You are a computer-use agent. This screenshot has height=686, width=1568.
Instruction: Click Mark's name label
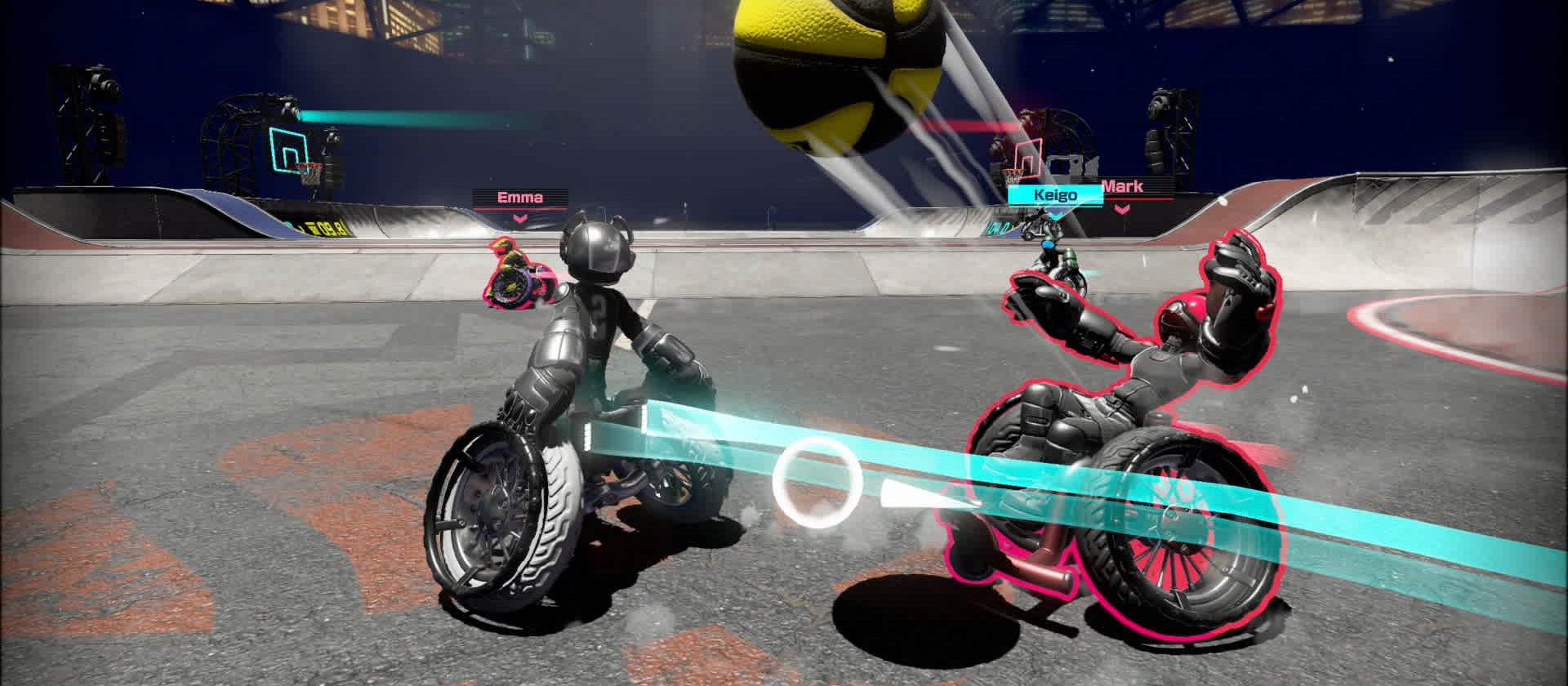click(x=1122, y=186)
